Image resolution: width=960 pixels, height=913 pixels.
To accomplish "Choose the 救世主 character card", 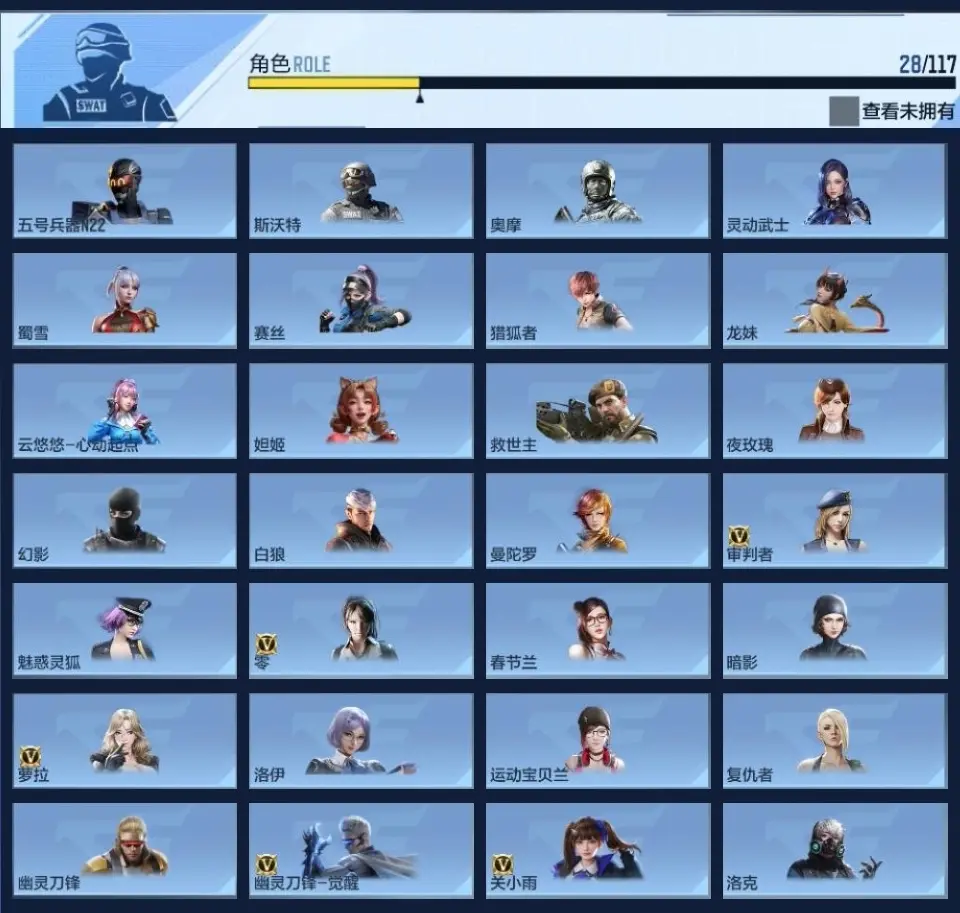I will (x=598, y=410).
